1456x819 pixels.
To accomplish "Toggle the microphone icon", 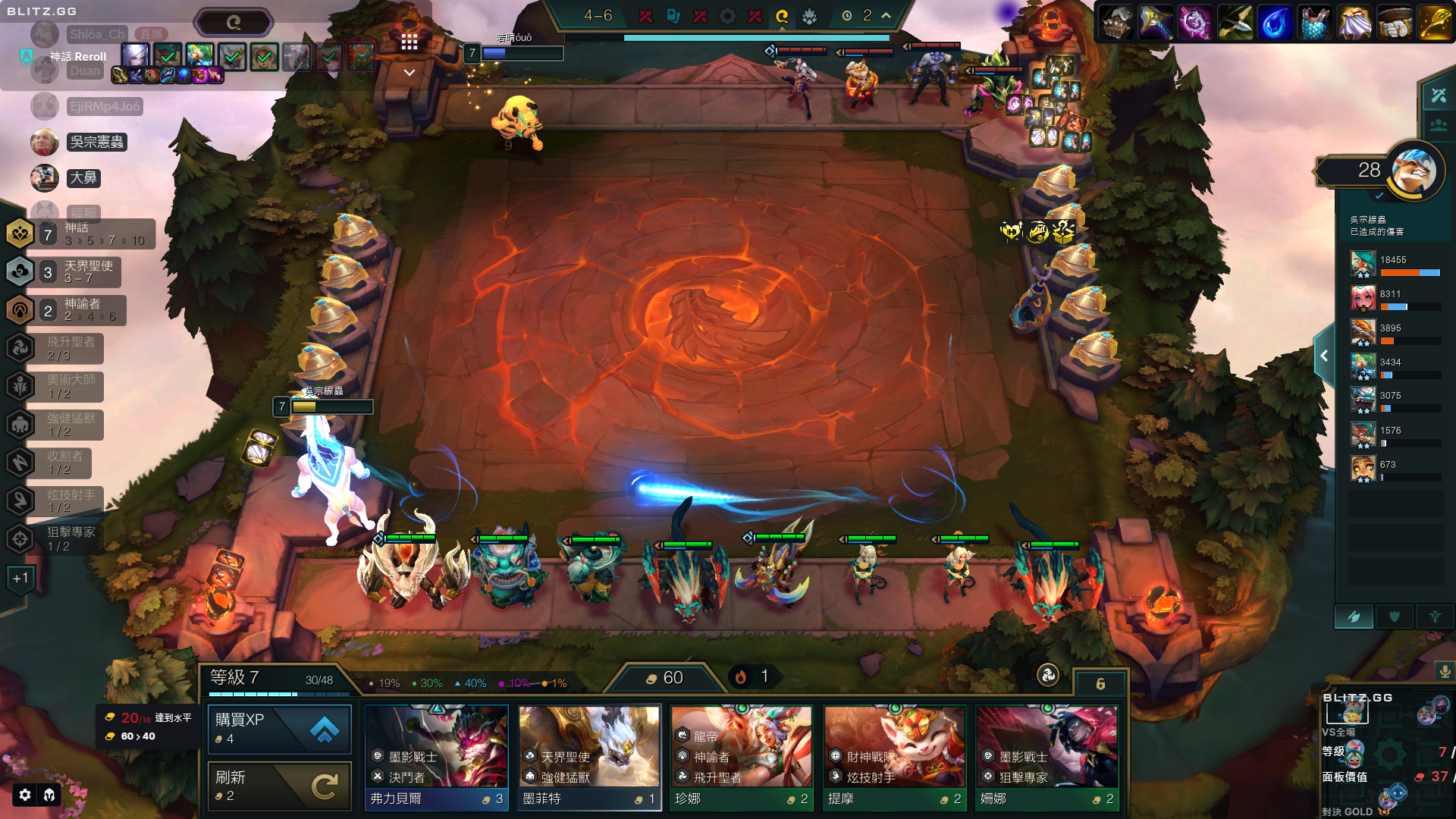I will [x=1445, y=671].
